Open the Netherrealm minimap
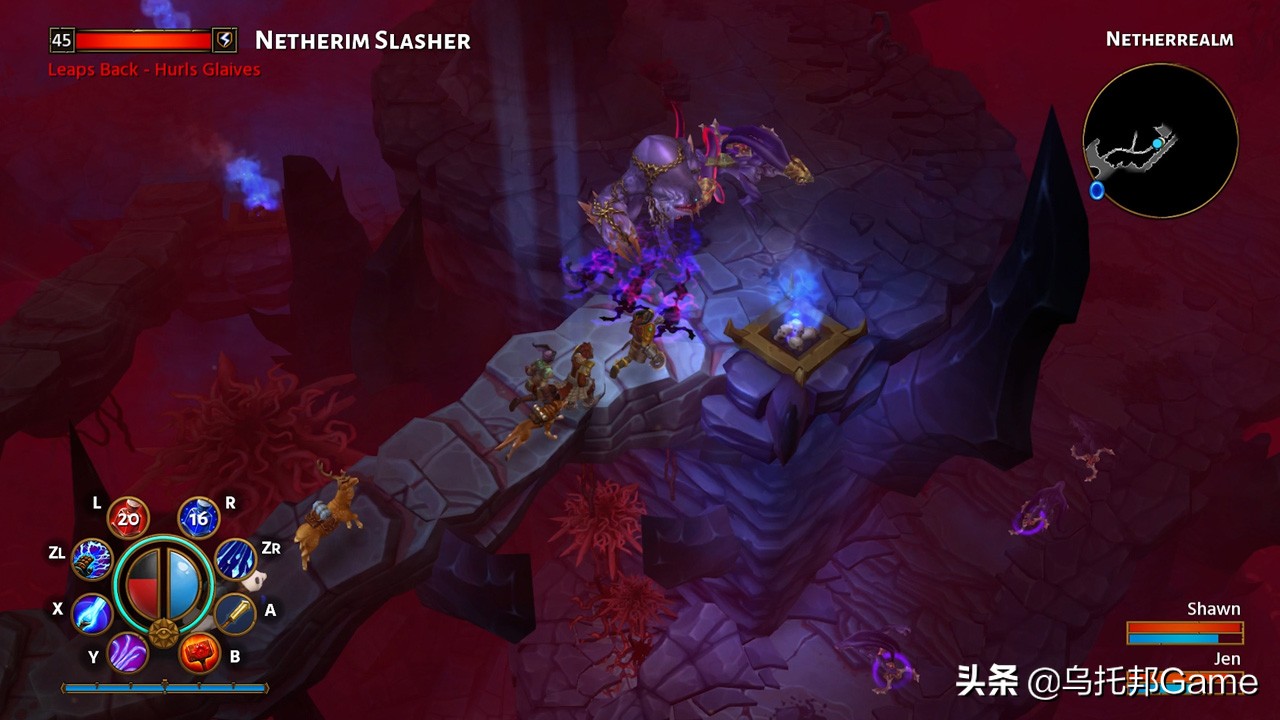The width and height of the screenshot is (1280, 720). point(1162,140)
